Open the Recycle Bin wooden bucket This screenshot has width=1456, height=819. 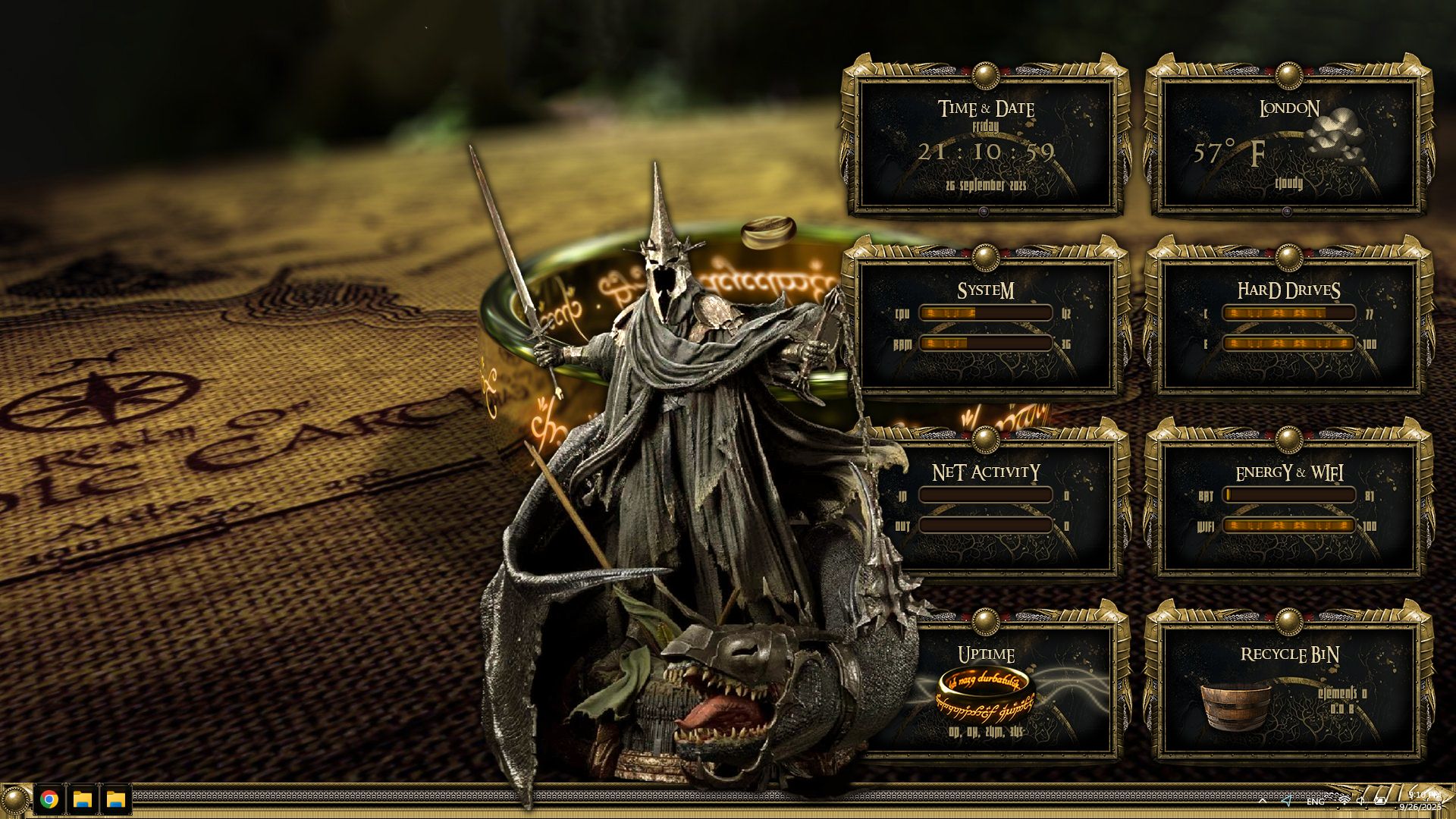(x=1236, y=704)
